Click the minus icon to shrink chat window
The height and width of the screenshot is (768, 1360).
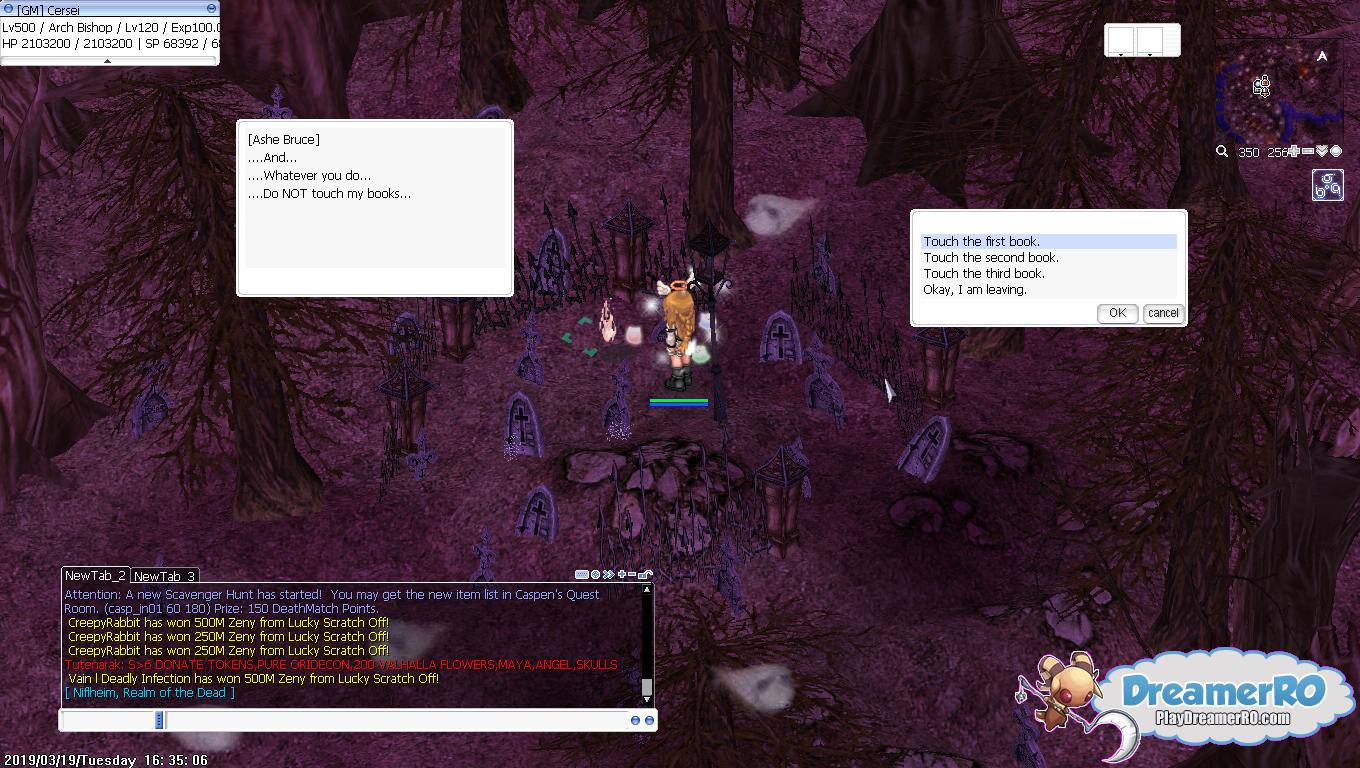click(631, 573)
